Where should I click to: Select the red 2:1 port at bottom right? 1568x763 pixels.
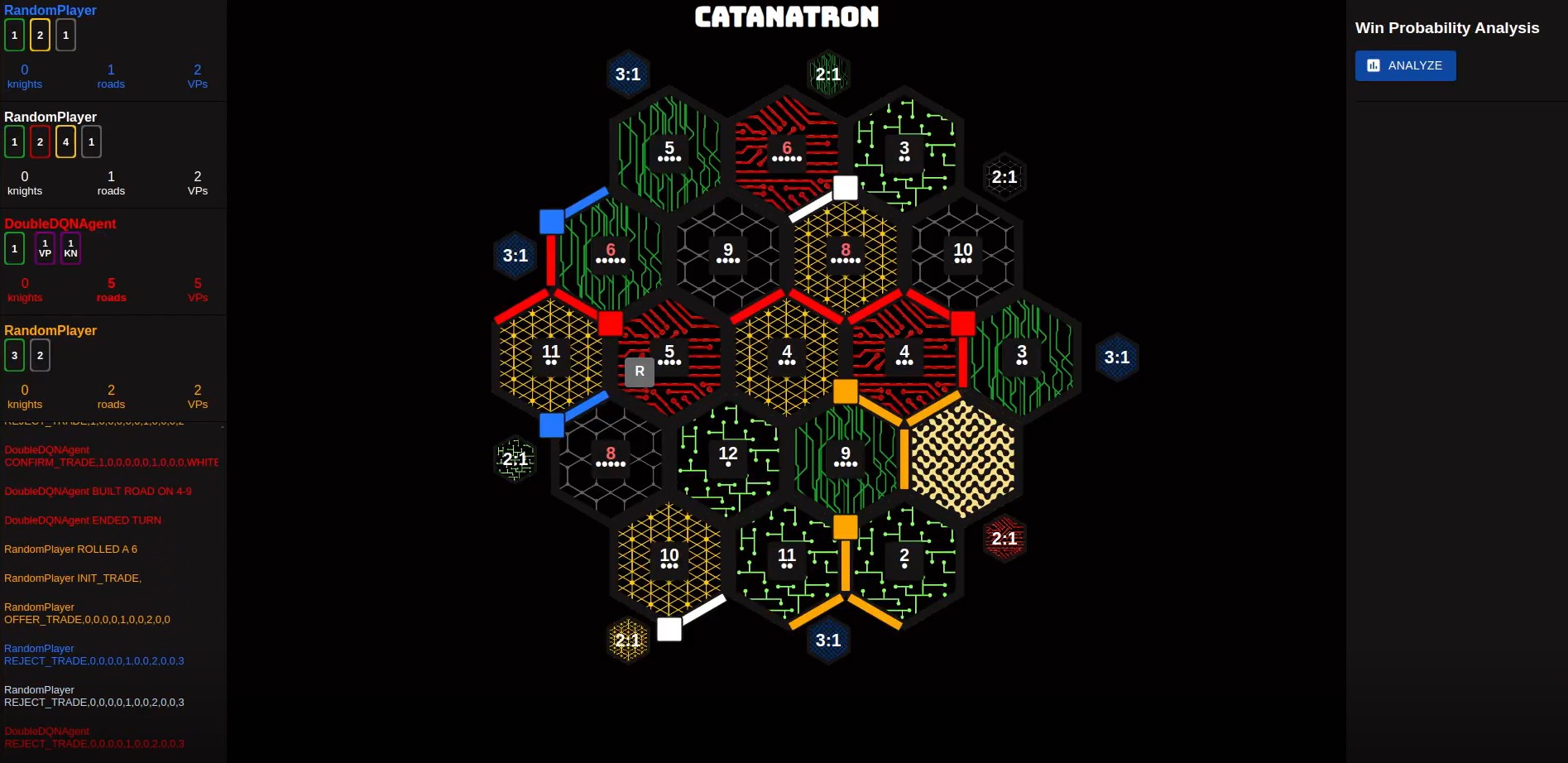1004,538
